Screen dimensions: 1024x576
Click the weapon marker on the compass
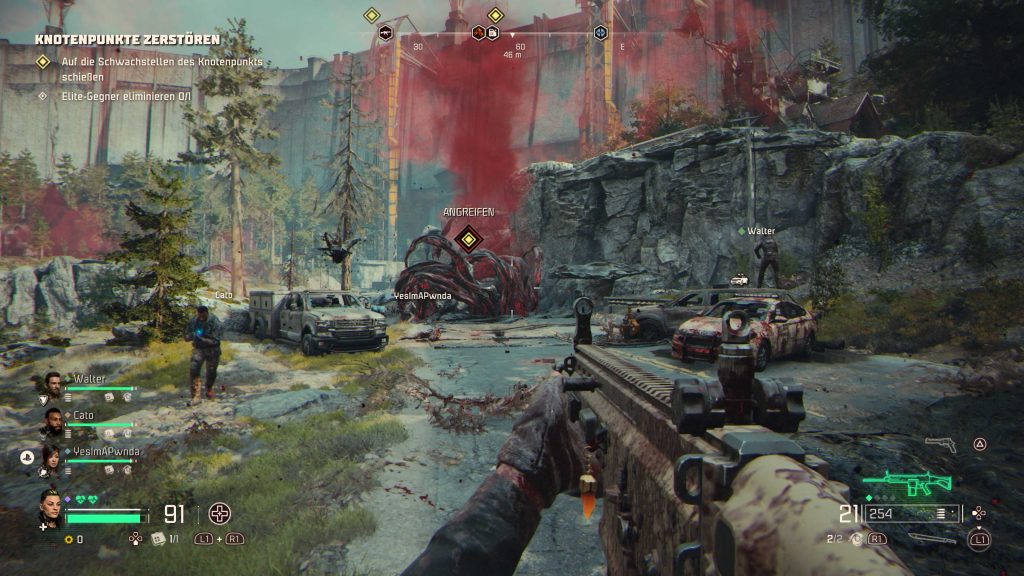(386, 33)
